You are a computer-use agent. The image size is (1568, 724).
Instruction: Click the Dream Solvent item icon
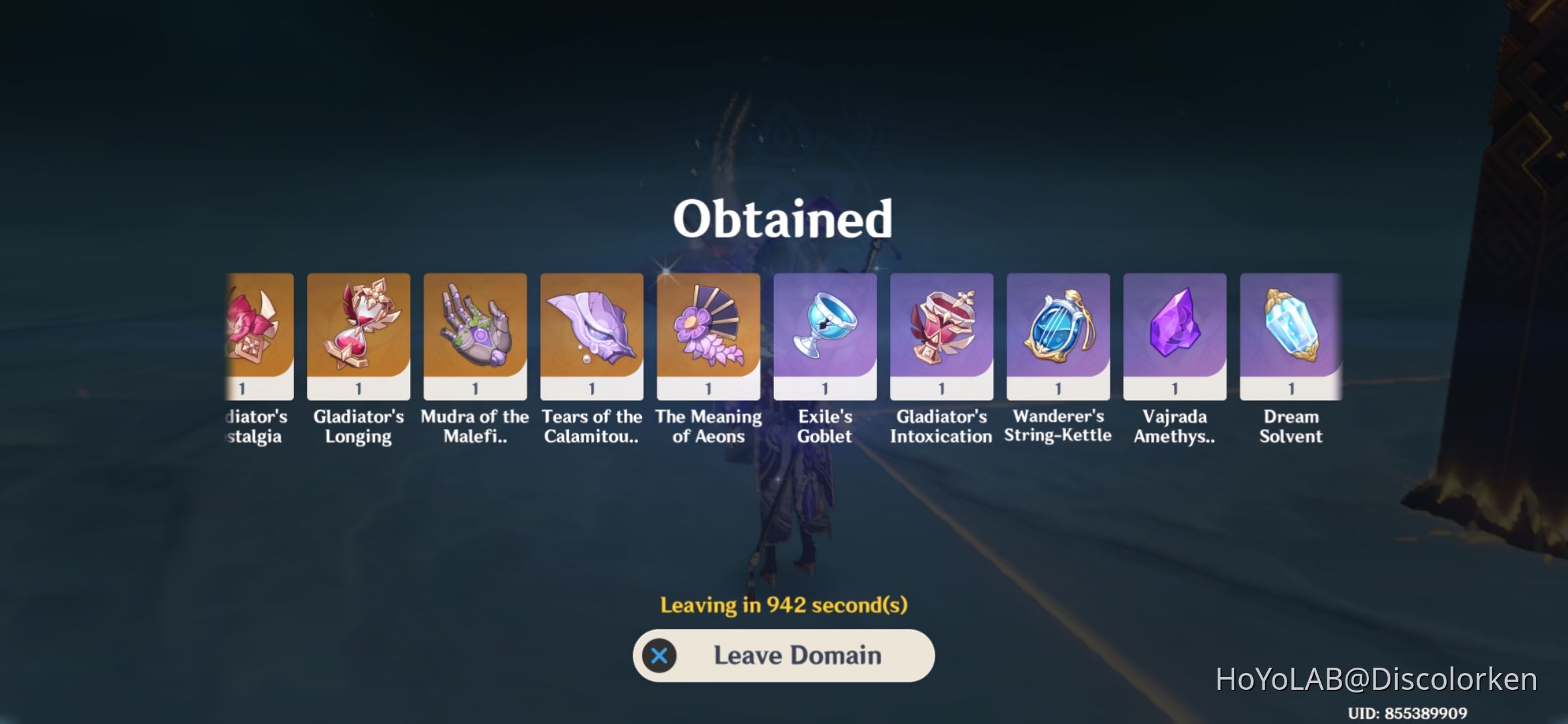1290,328
